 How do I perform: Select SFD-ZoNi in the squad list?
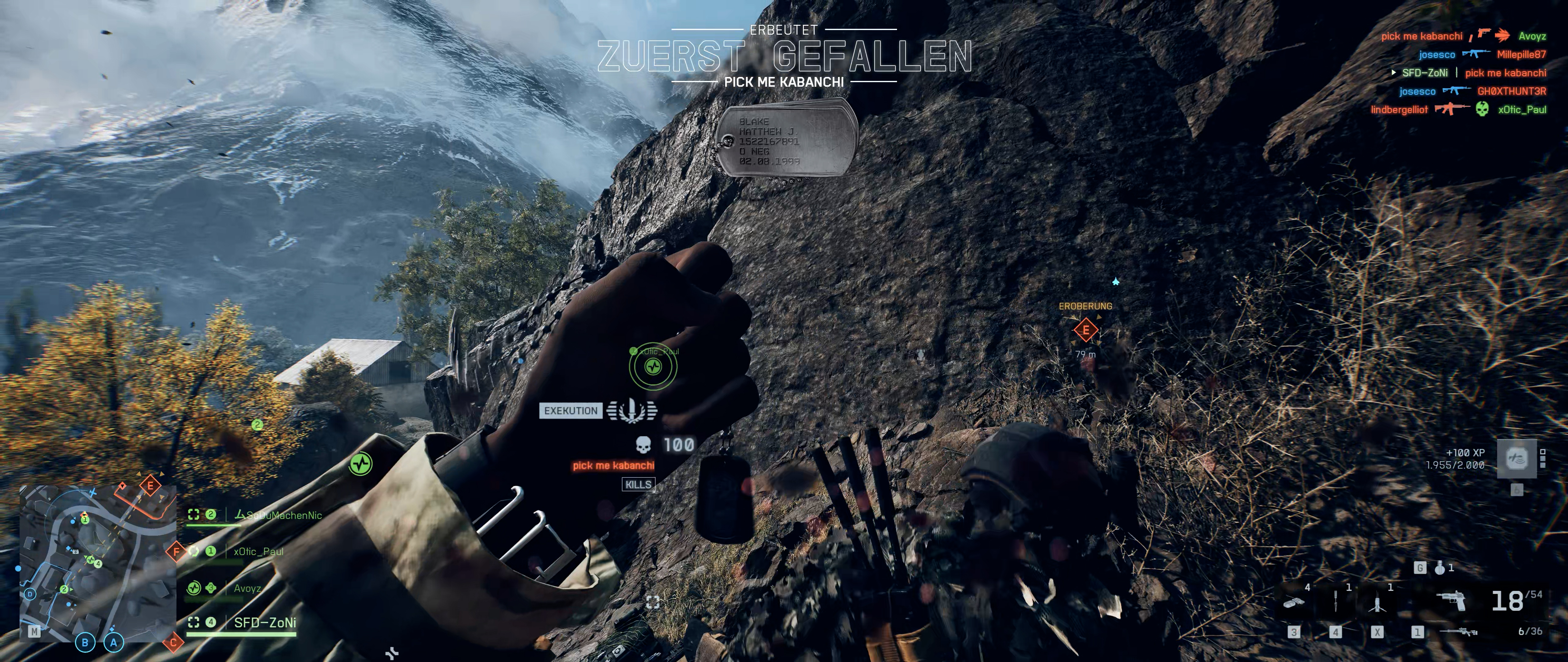(265, 622)
